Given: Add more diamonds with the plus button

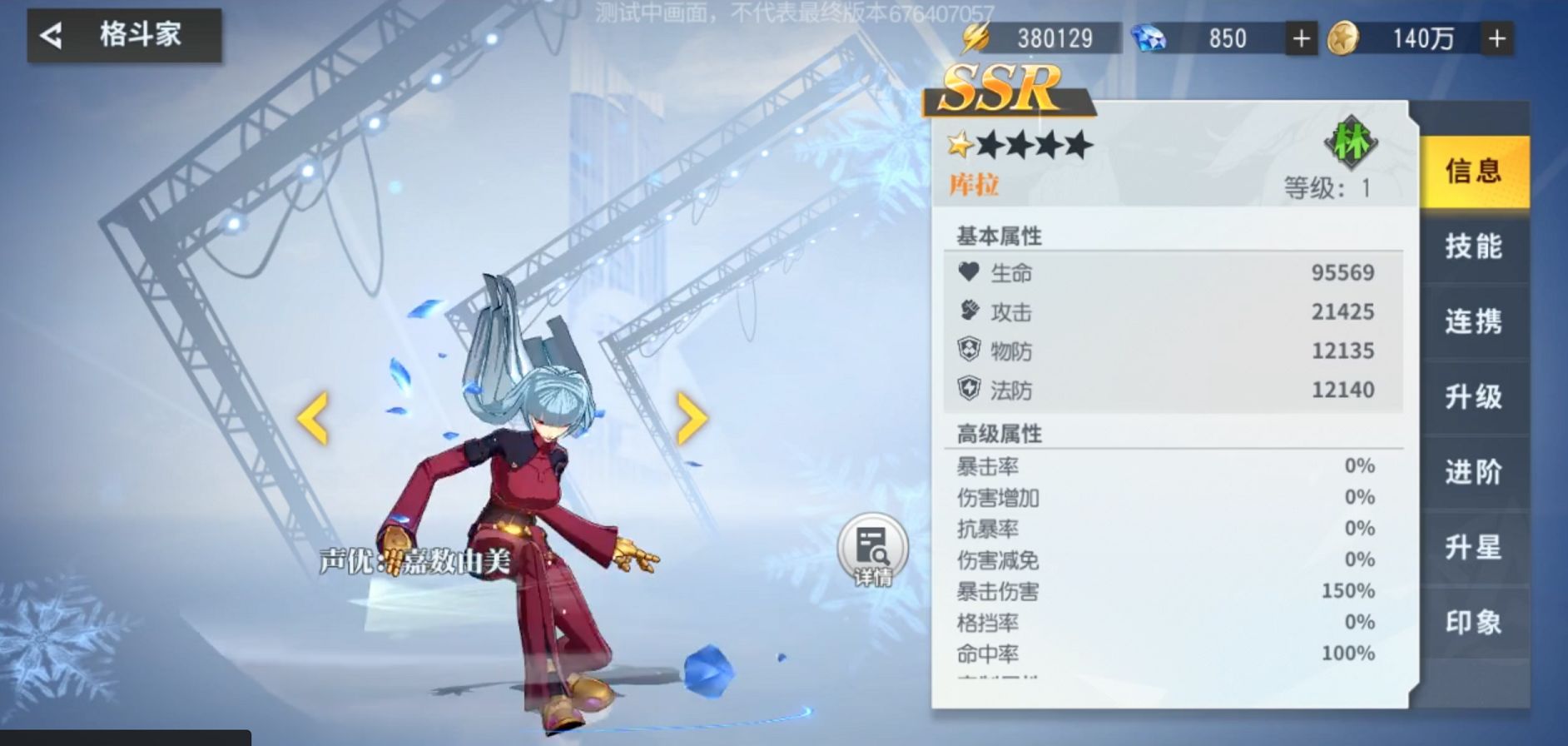Looking at the screenshot, I should click(1301, 39).
